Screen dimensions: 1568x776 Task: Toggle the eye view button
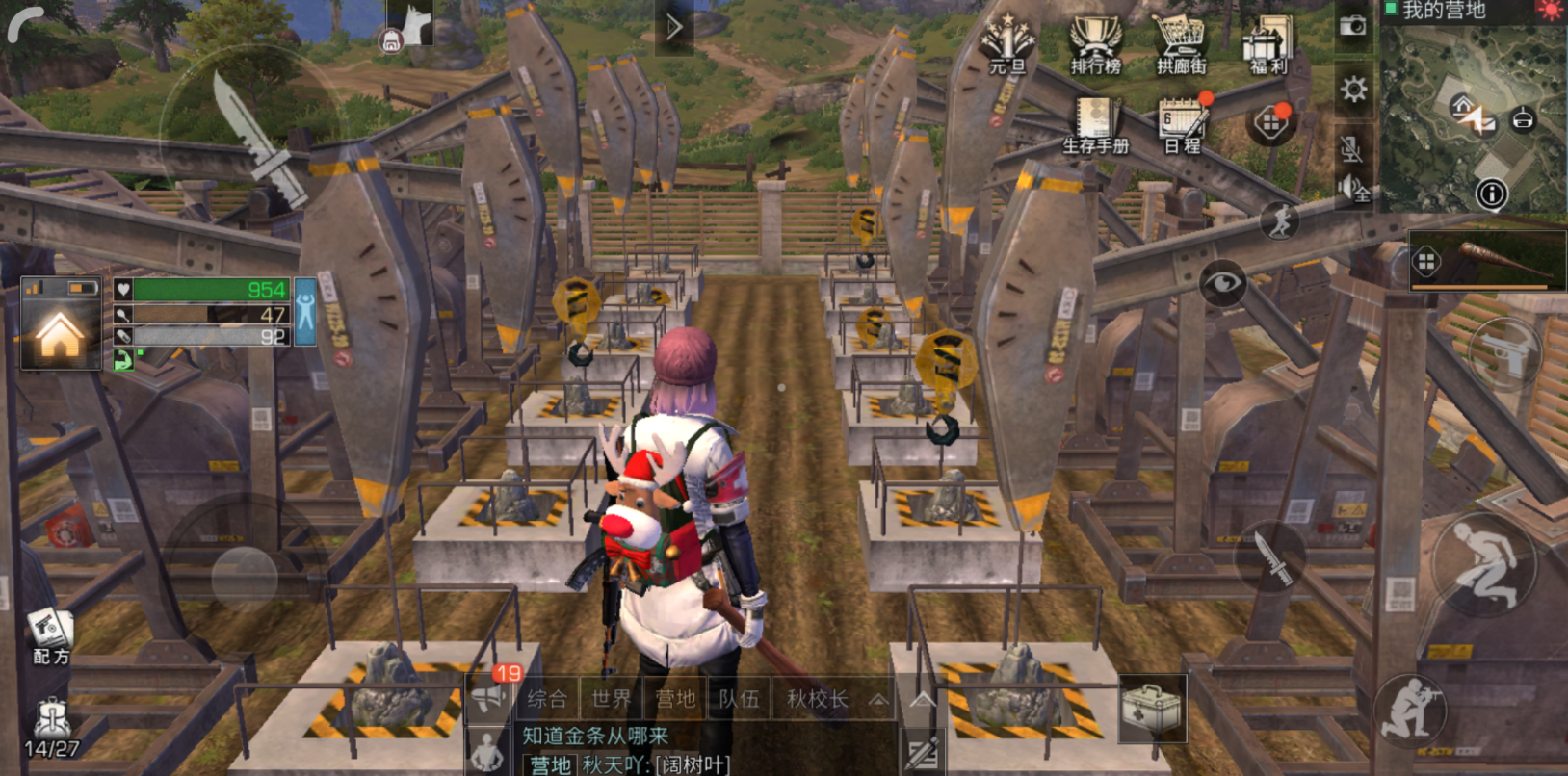(1222, 282)
